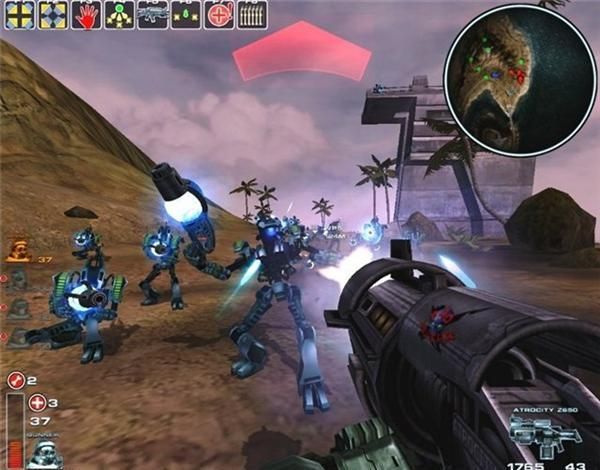Activate the red hand halt command
This screenshot has height=470, width=600.
click(87, 15)
